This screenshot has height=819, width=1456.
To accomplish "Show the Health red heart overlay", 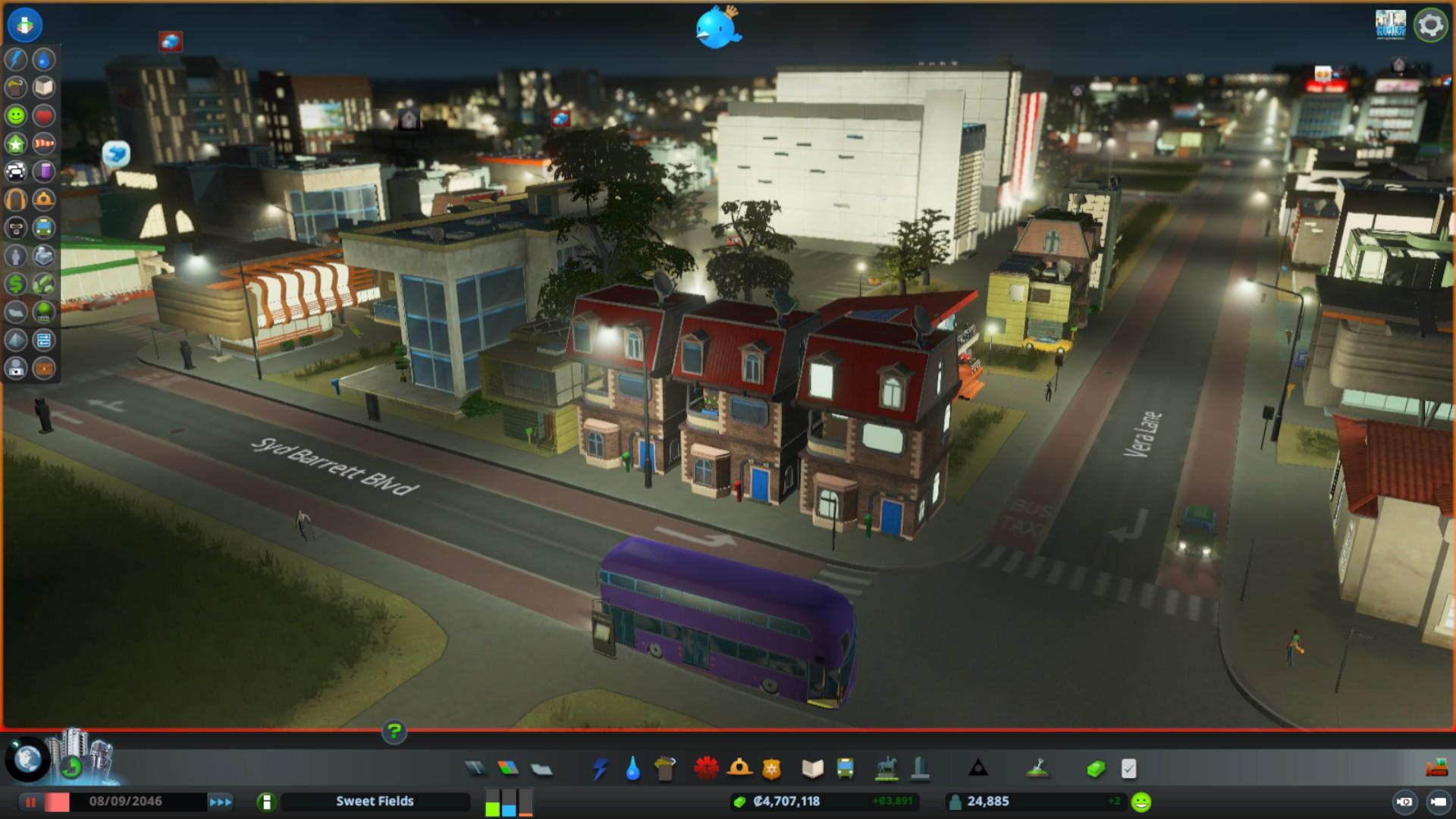I will (x=44, y=115).
